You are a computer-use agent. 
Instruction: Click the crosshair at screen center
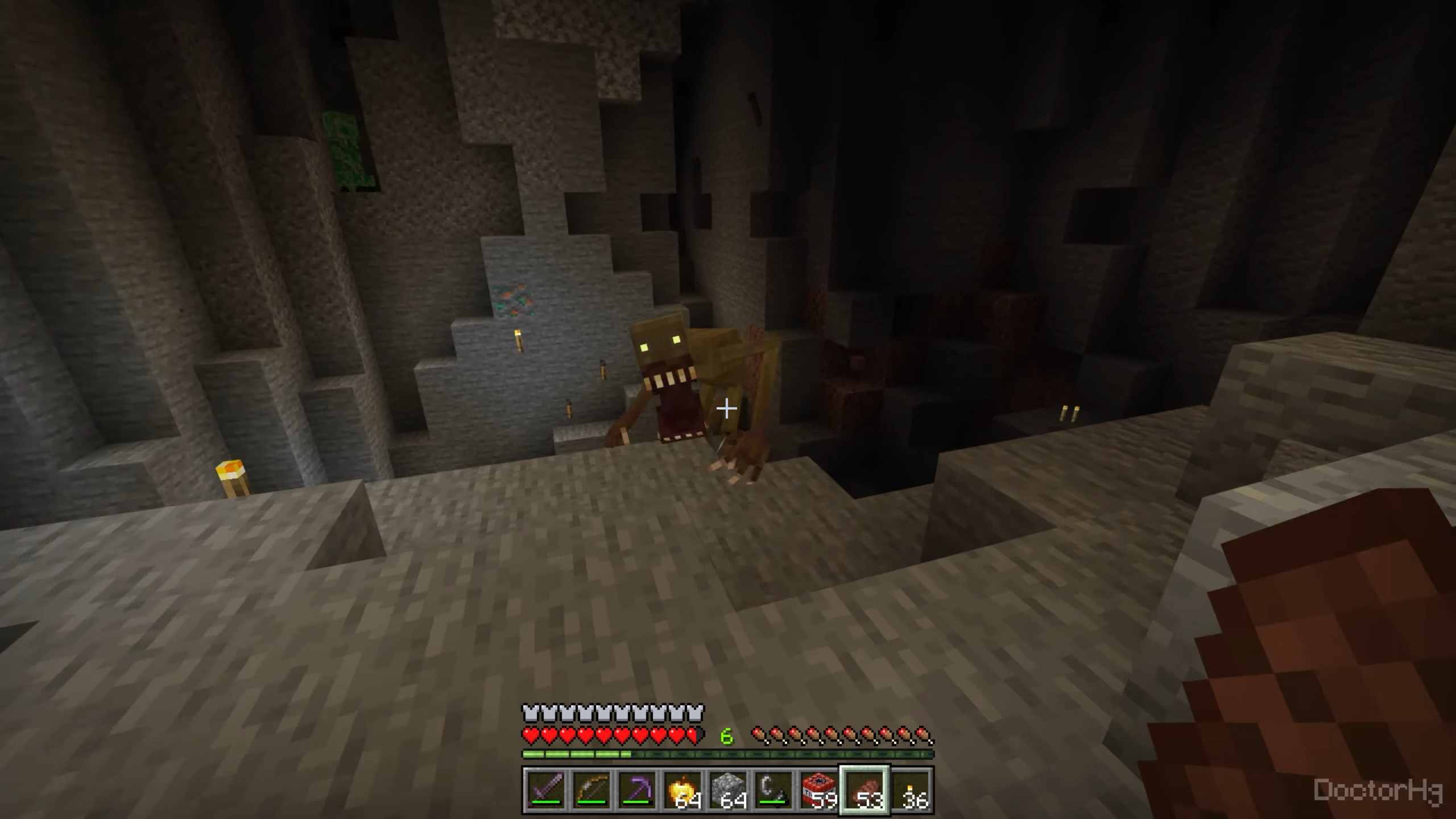[x=728, y=408]
